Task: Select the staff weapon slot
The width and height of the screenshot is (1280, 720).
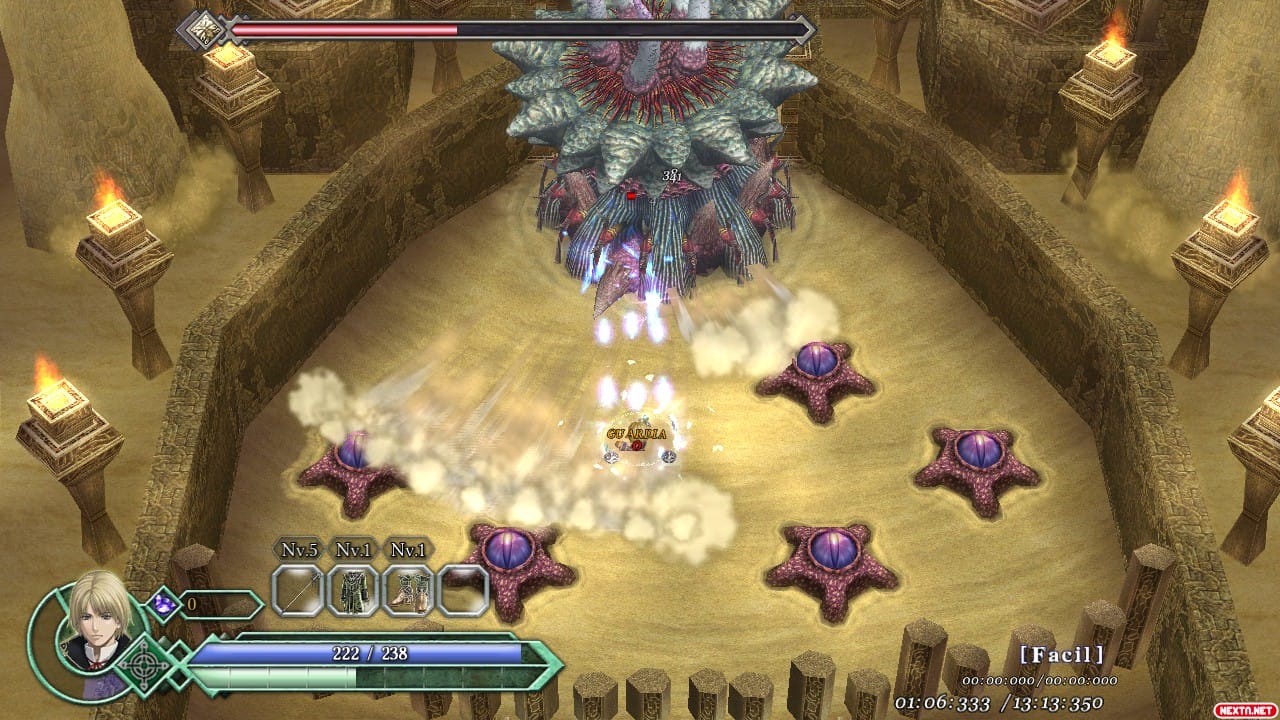Action: [x=298, y=590]
